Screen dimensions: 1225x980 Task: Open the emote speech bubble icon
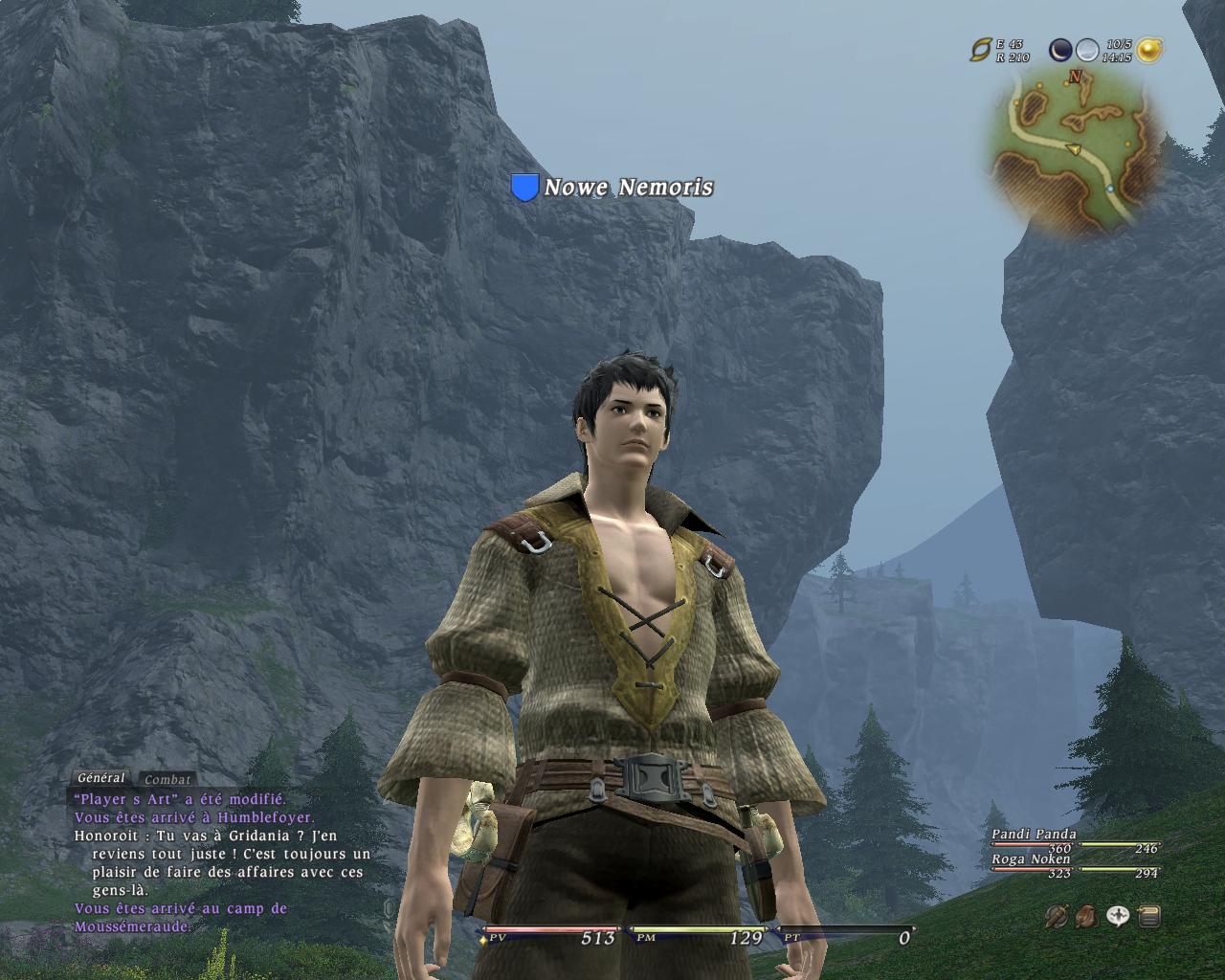(1118, 917)
